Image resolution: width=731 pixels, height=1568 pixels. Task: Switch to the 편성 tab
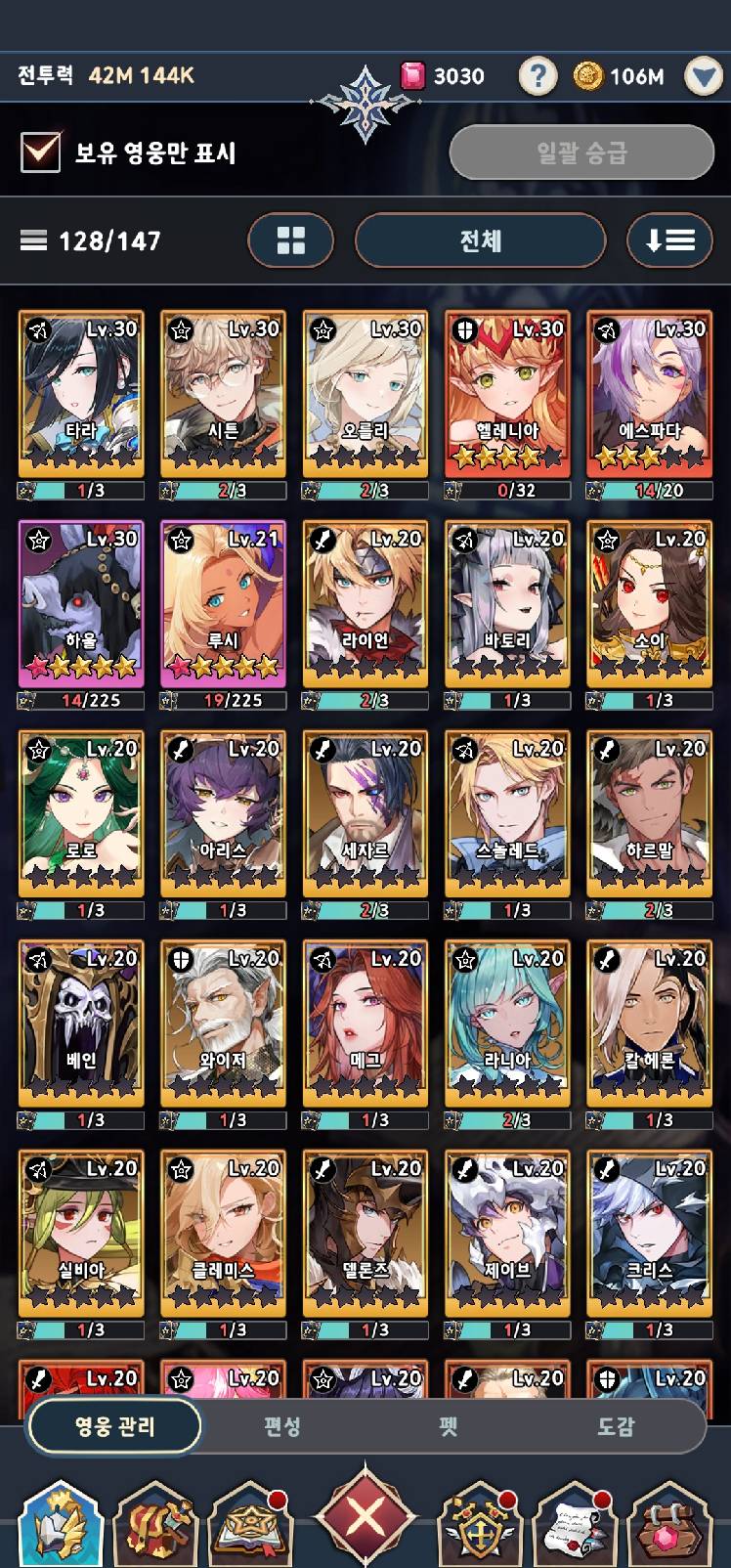pyautogui.click(x=282, y=1426)
